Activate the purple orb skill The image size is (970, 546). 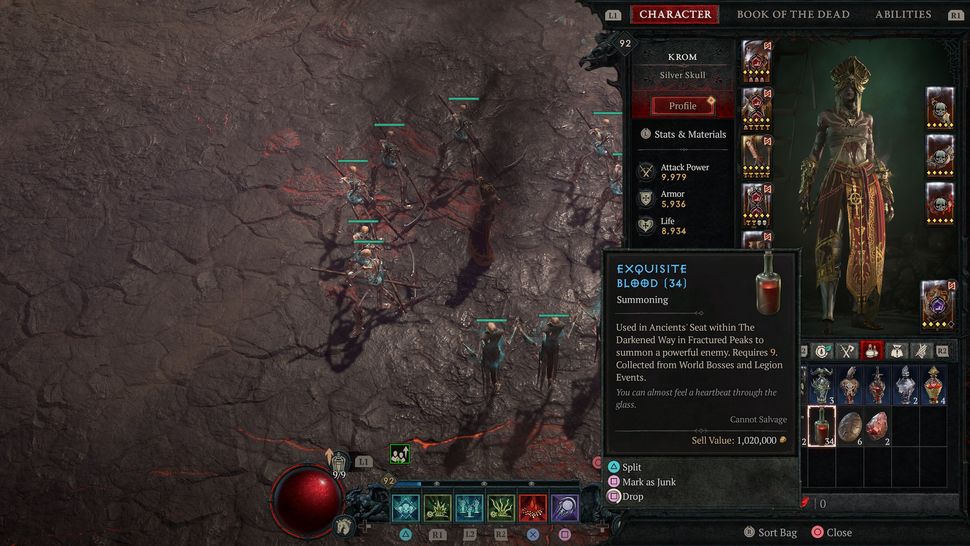point(564,508)
